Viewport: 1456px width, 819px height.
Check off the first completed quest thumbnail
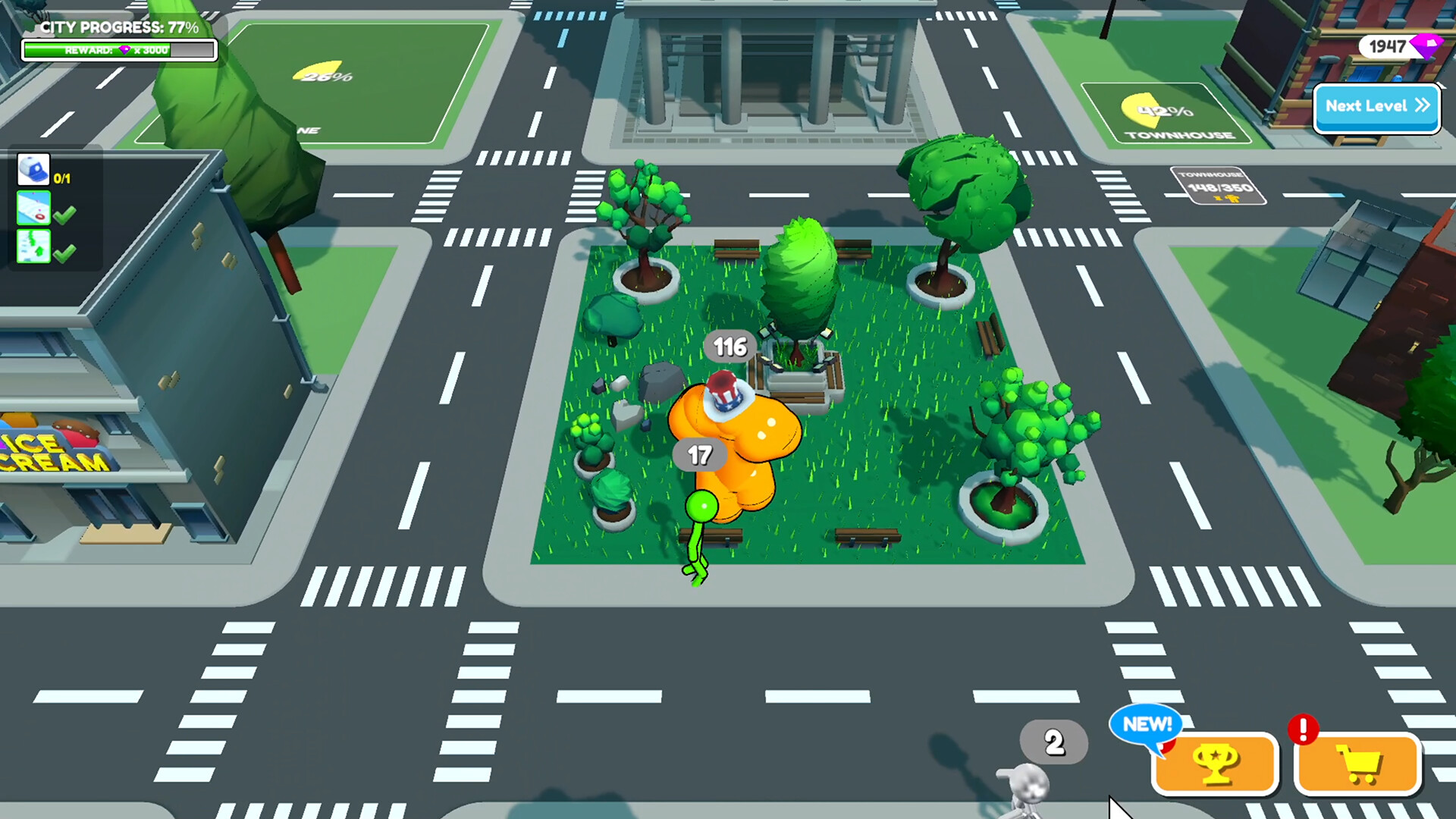click(x=32, y=208)
